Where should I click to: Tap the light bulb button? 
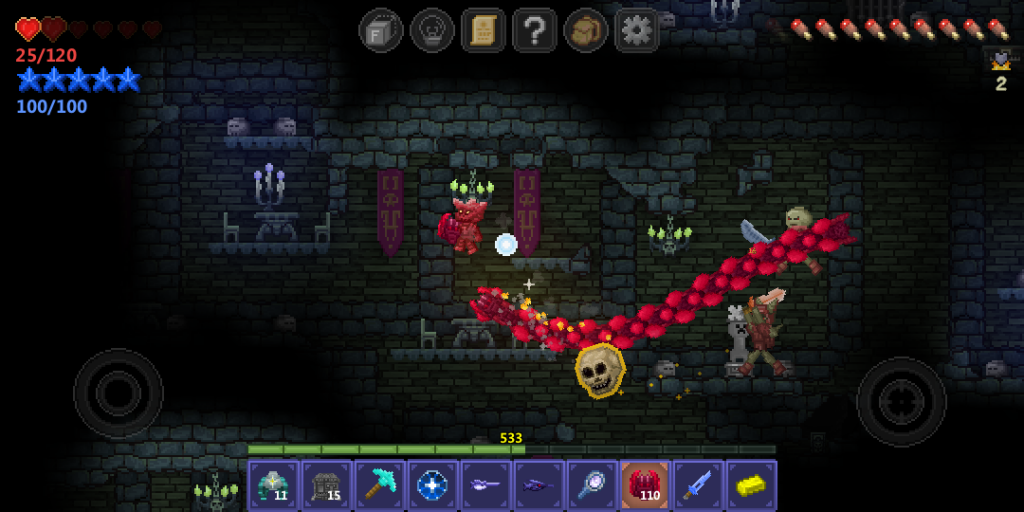432,30
